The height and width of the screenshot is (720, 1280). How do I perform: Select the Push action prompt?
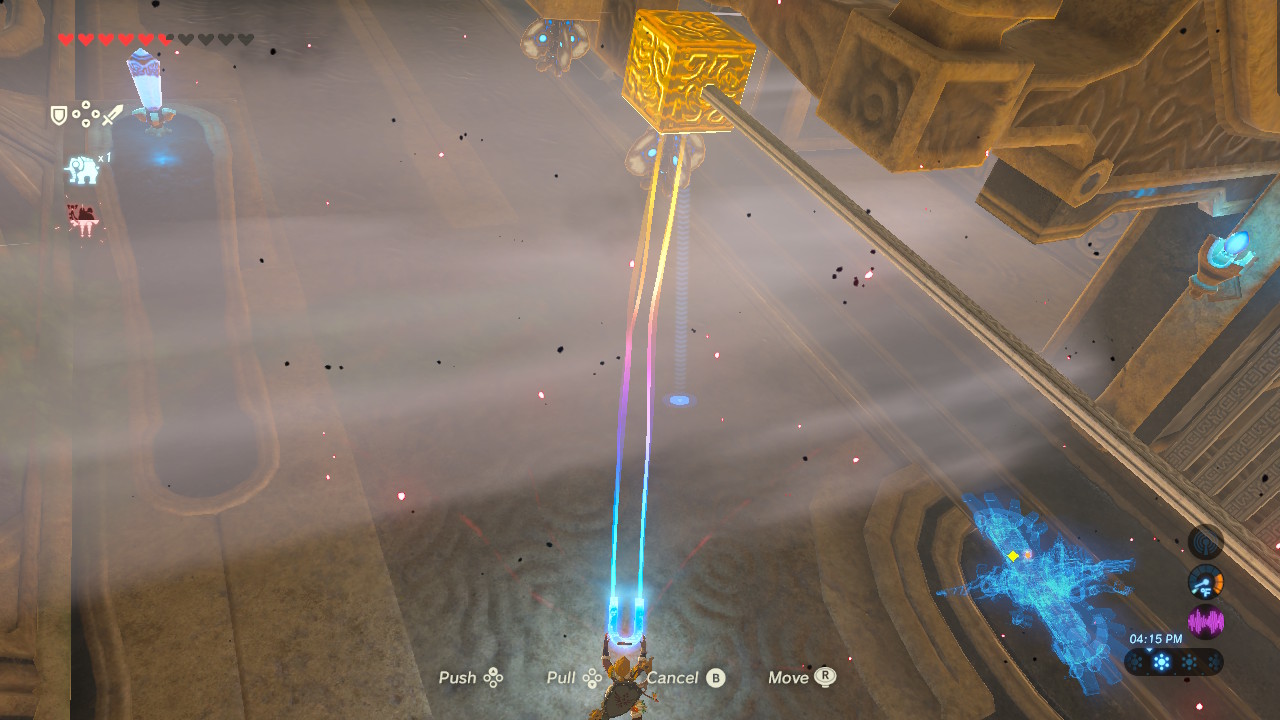468,678
